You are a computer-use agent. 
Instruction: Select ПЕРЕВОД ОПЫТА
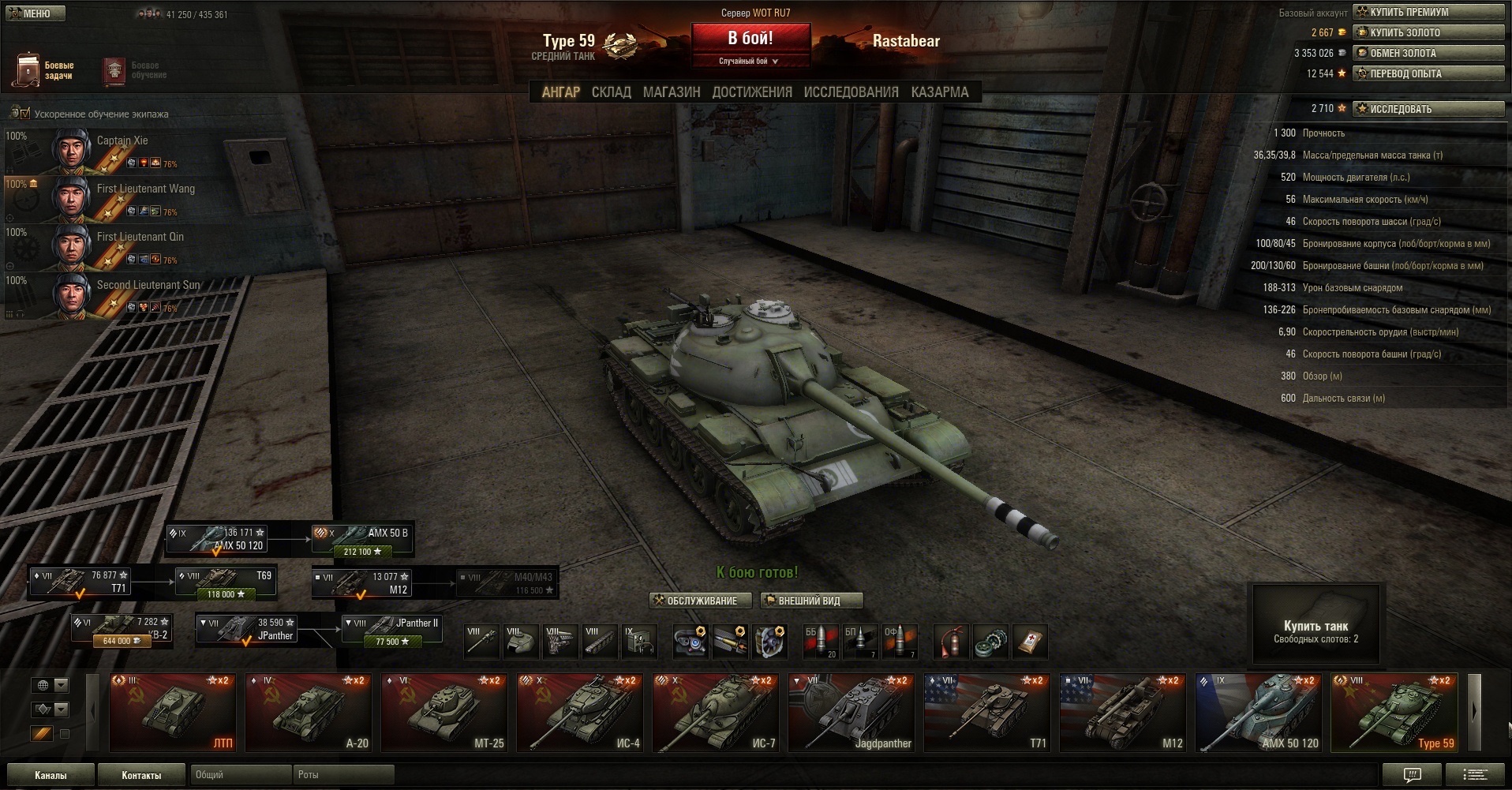point(1428,73)
